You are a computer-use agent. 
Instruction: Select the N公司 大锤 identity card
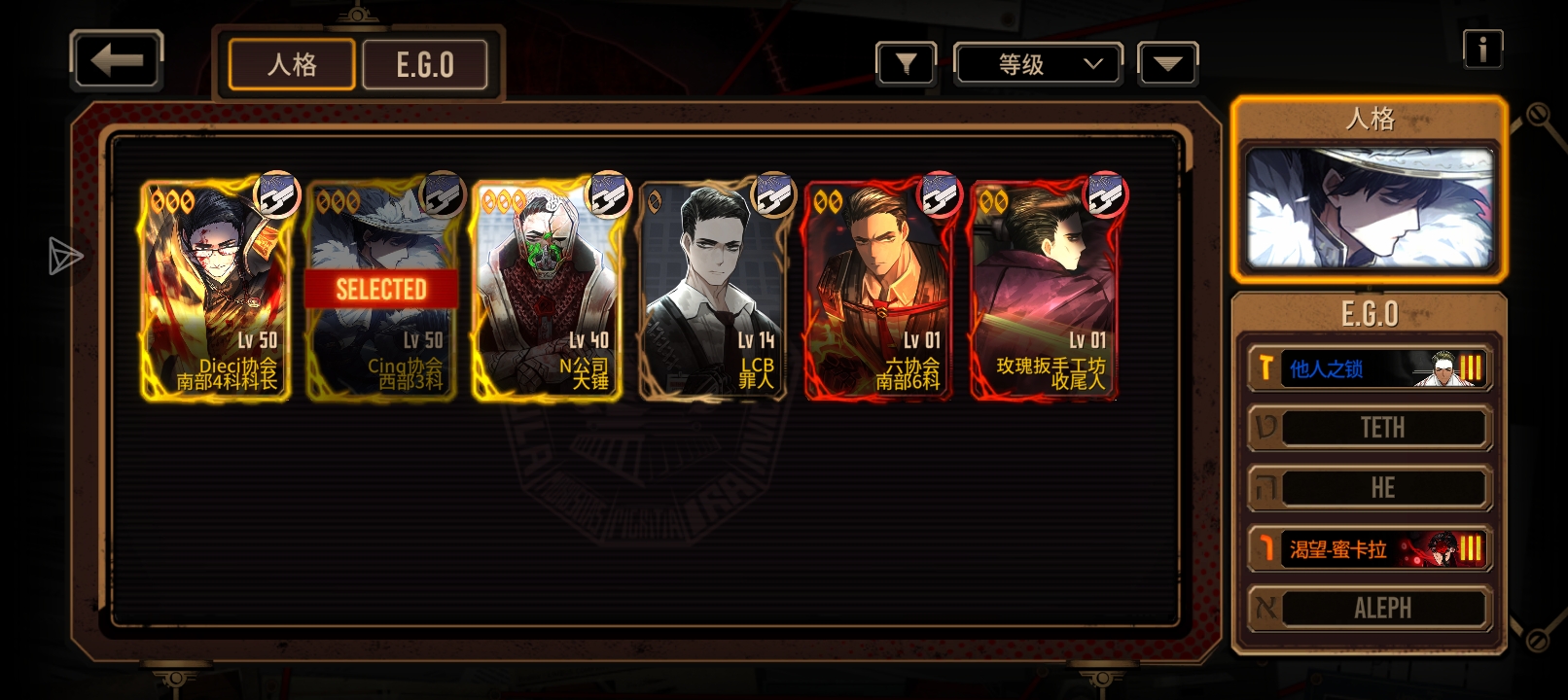coord(548,290)
